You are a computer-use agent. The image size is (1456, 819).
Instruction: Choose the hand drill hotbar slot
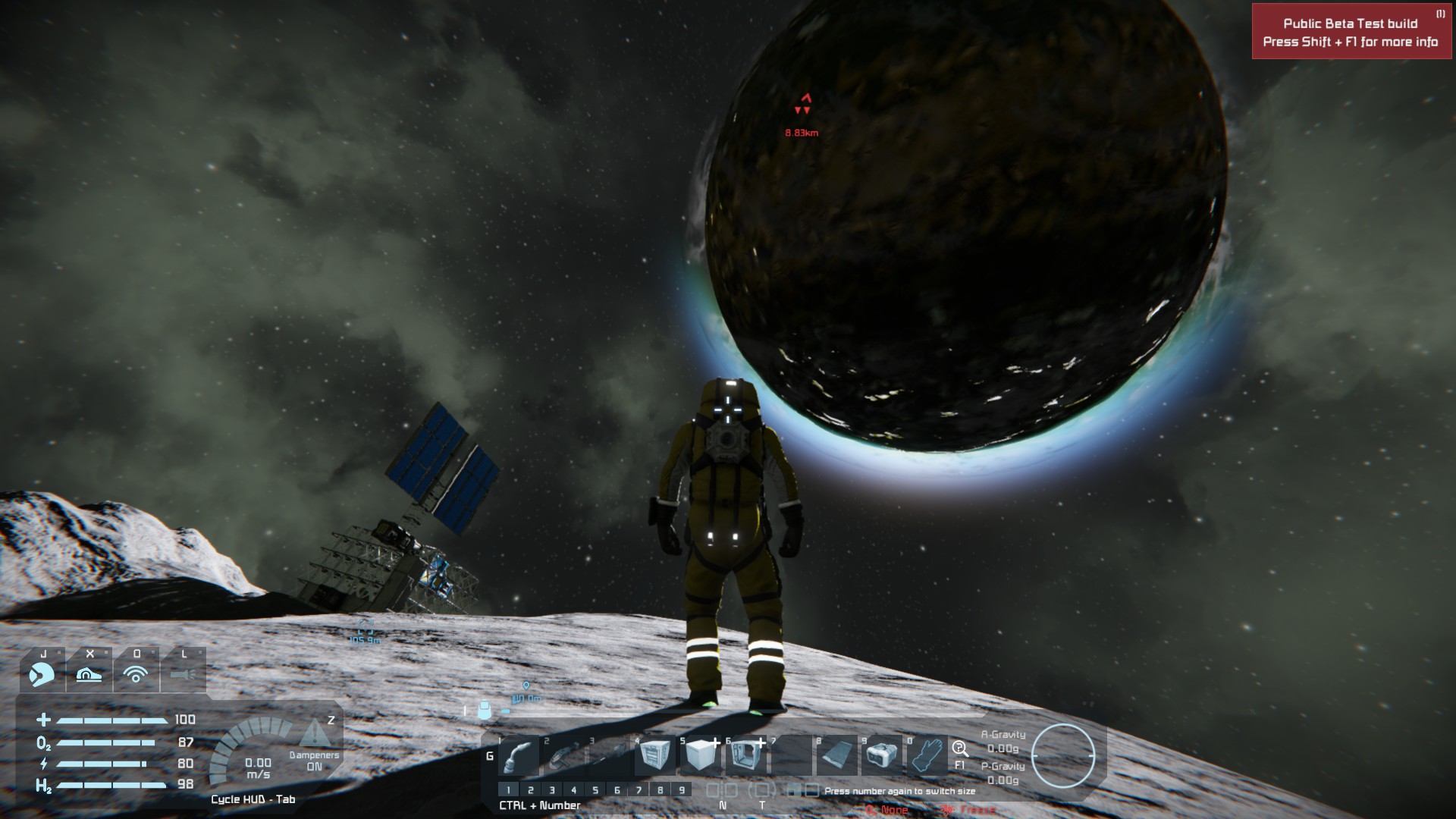point(610,756)
